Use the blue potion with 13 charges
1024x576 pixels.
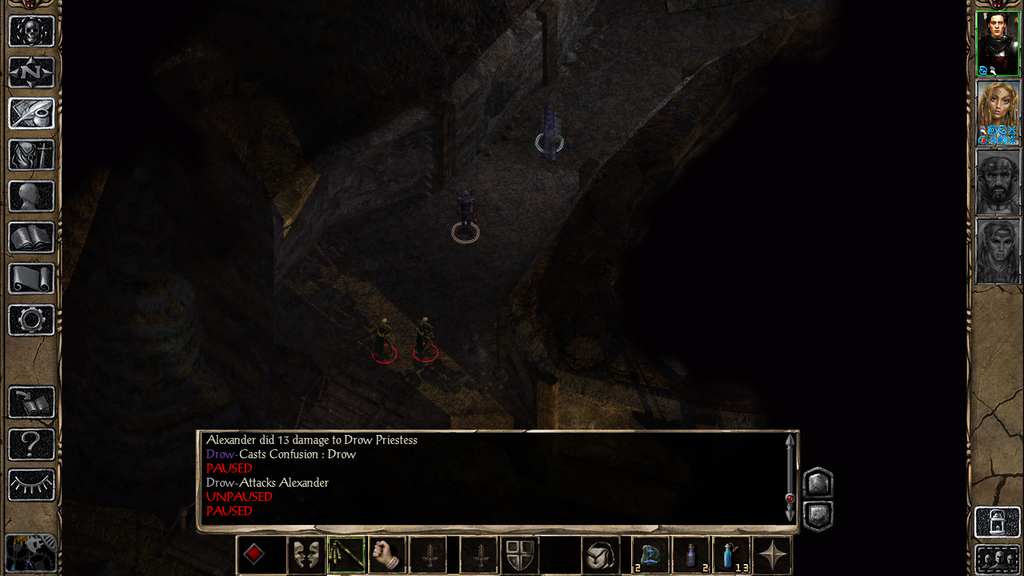point(731,555)
